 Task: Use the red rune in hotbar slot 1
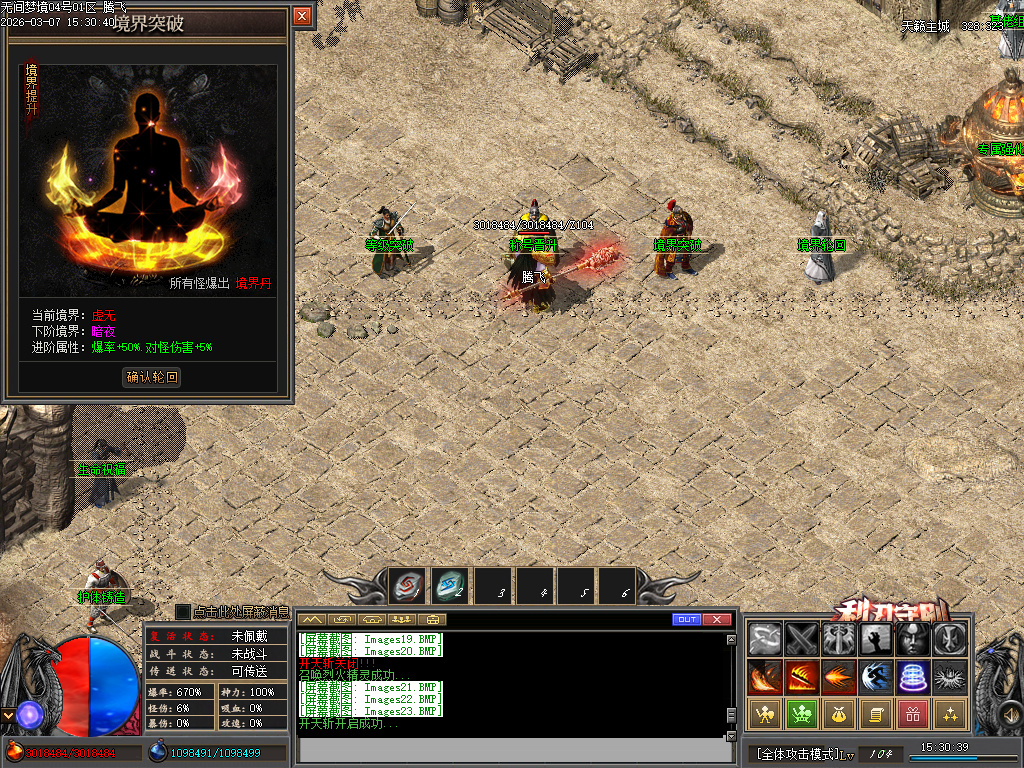tap(407, 586)
